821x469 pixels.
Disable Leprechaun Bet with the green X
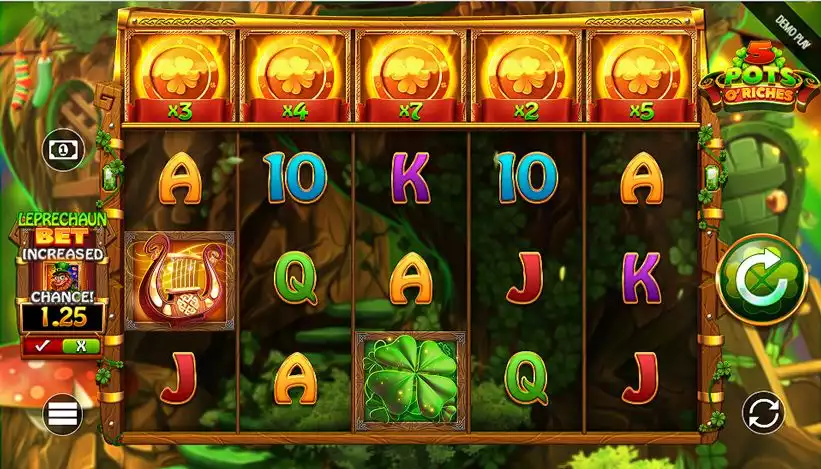[80, 346]
